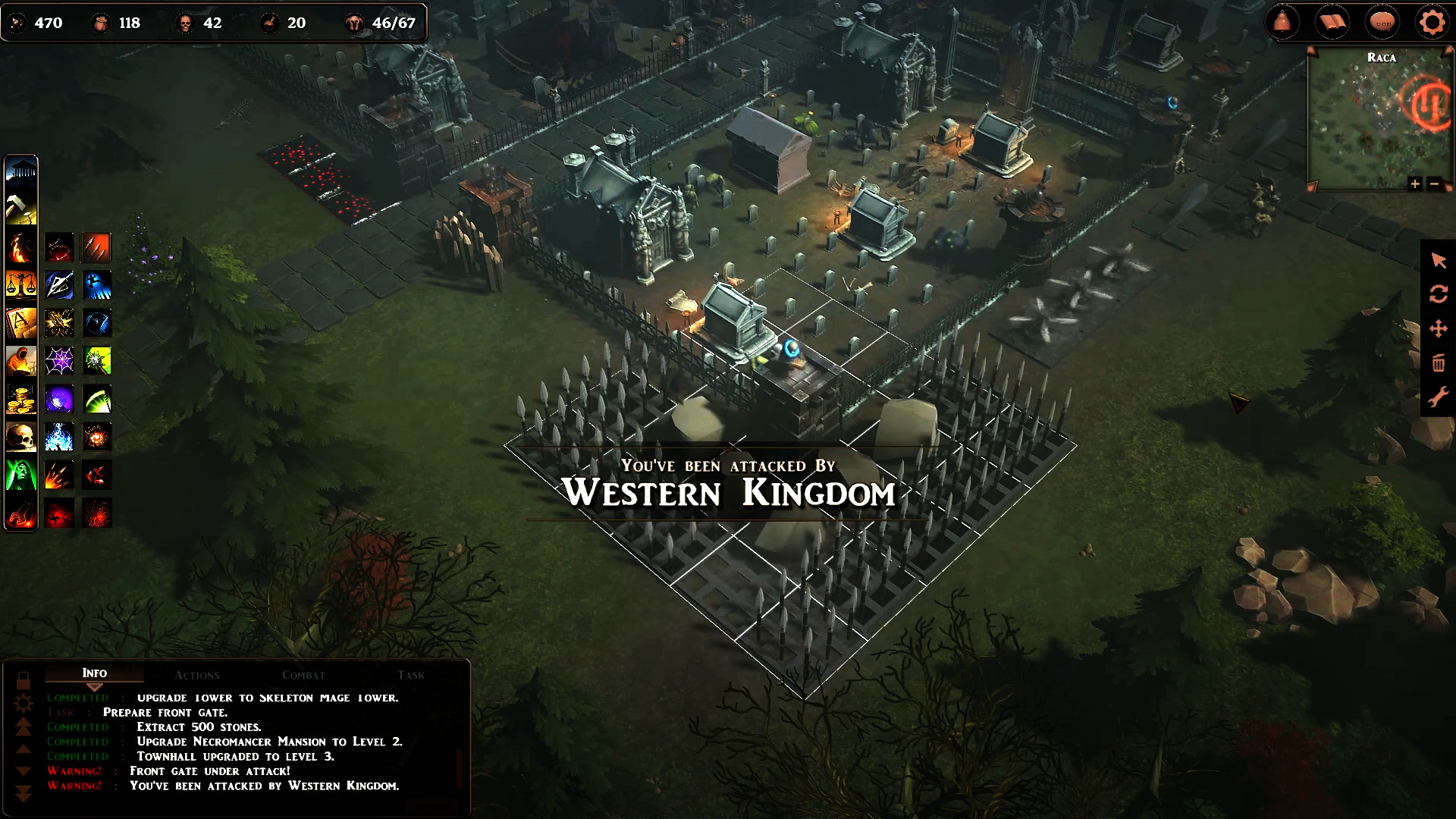Select the arrow cursor tool
This screenshot has height=819, width=1456.
click(1439, 261)
